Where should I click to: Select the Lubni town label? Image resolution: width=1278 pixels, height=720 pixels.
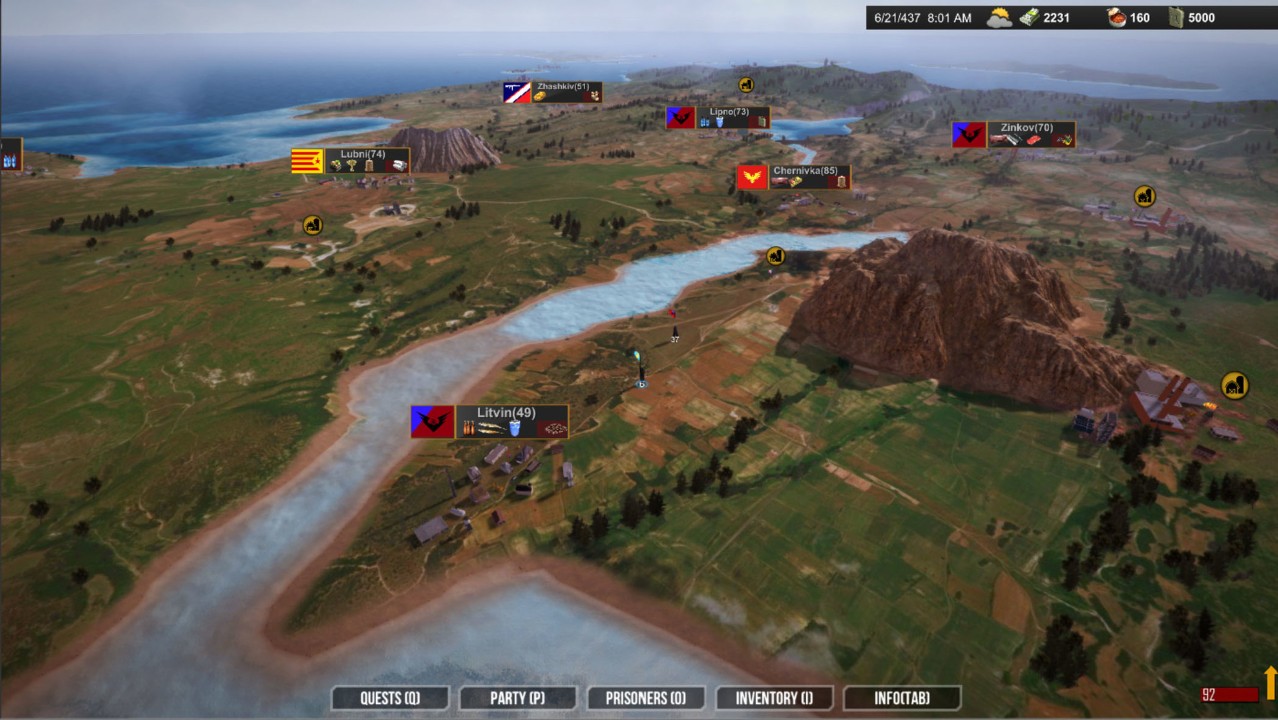(362, 154)
